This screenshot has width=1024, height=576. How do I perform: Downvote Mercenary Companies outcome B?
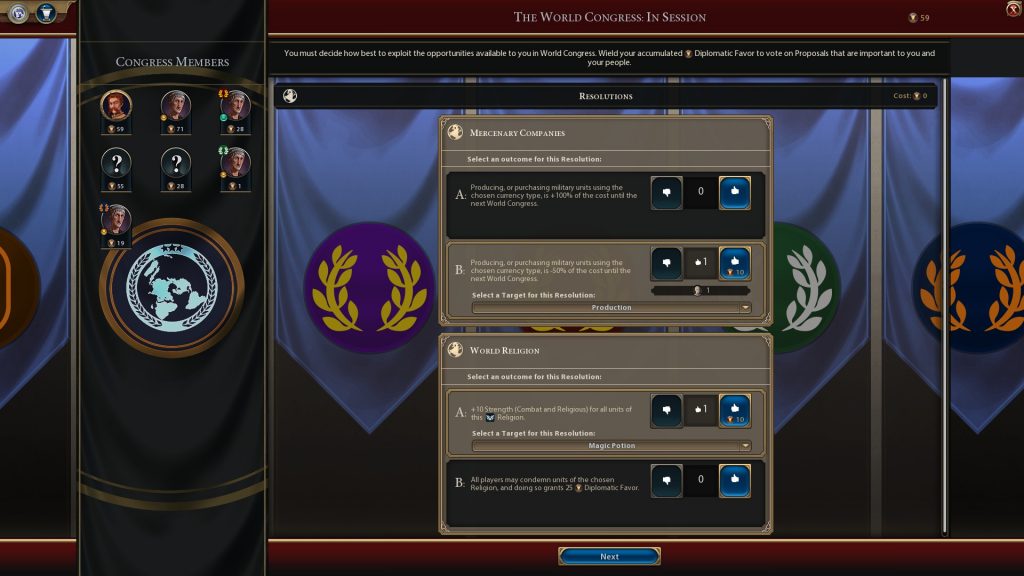click(666, 264)
